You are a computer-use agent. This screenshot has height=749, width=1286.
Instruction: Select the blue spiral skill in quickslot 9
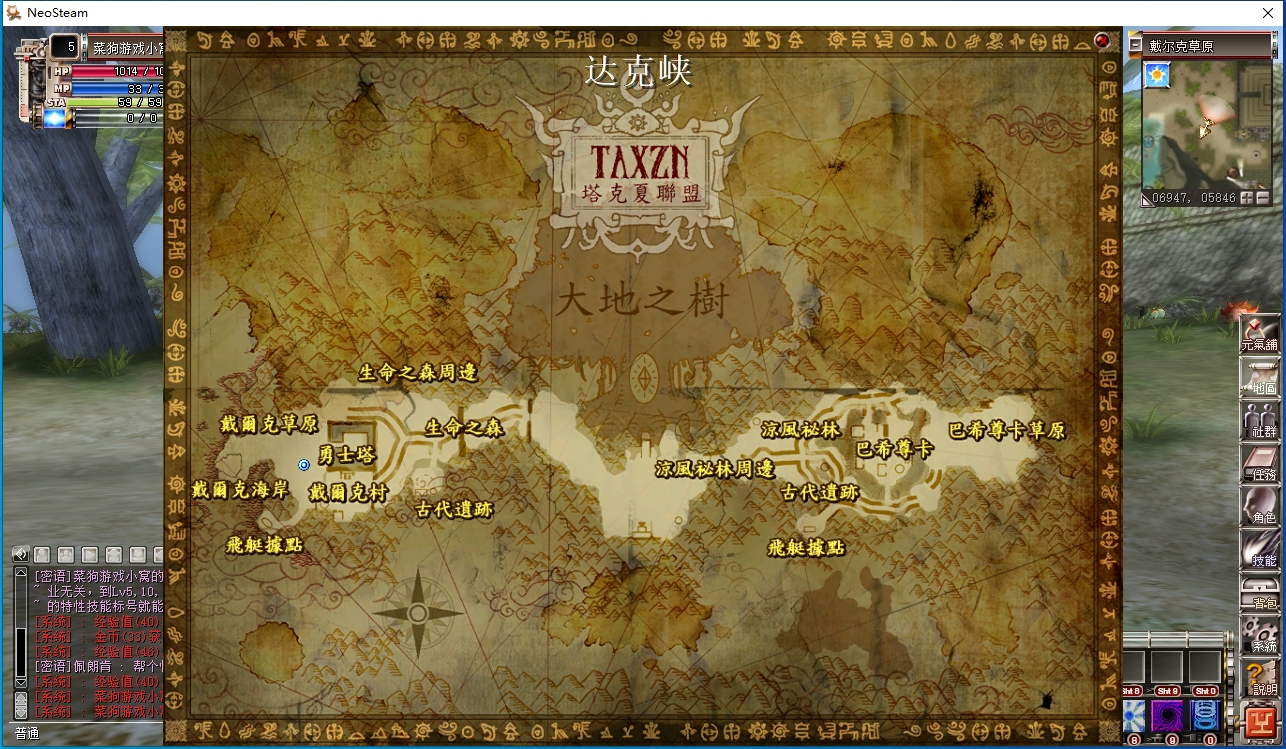click(x=1167, y=715)
